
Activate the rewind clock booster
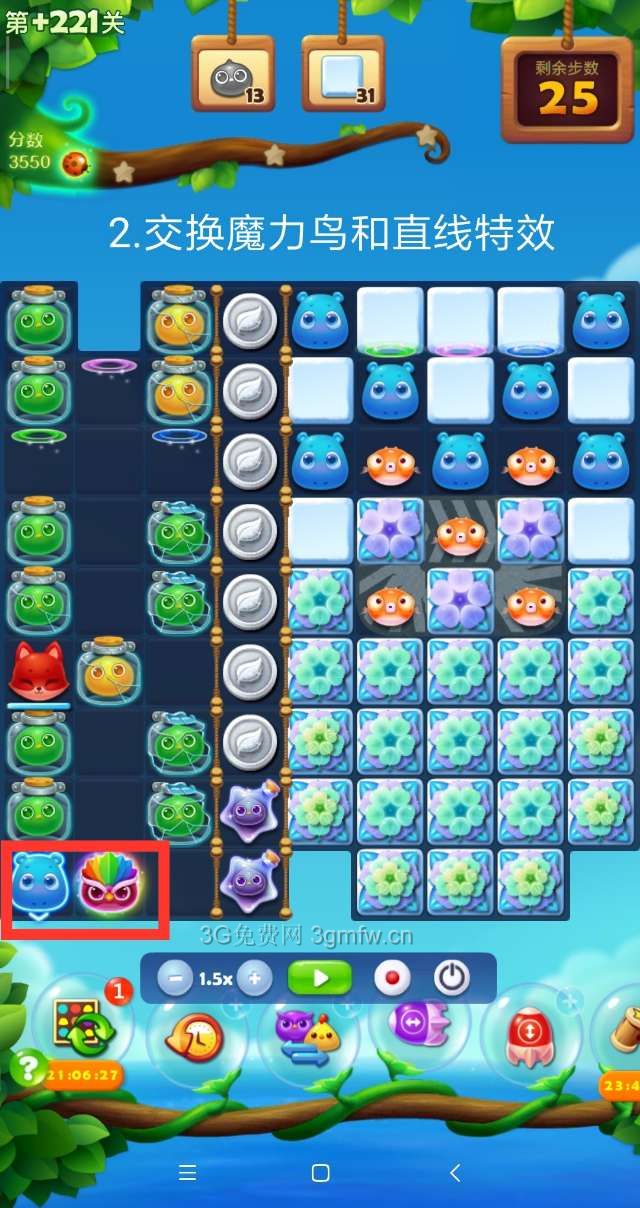(x=198, y=1035)
